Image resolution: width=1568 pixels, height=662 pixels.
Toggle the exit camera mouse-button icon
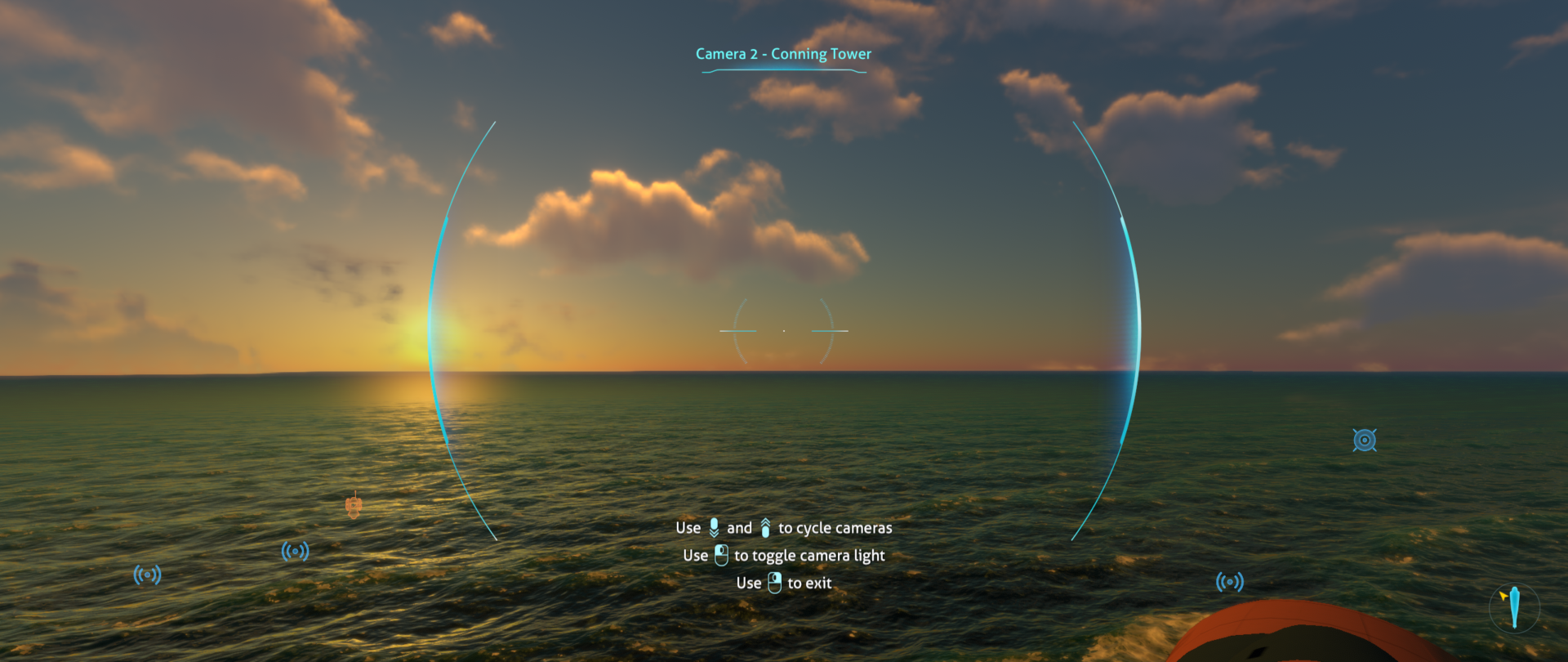pos(774,583)
